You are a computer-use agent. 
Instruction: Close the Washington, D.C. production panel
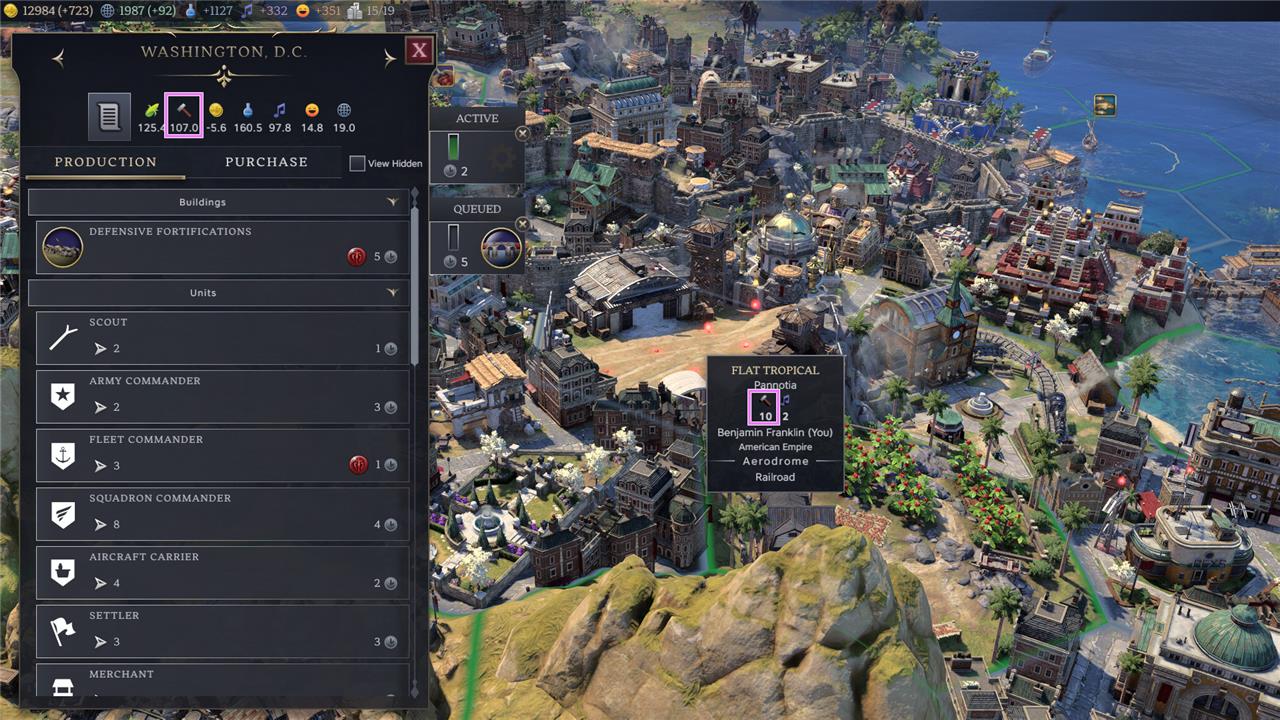pyautogui.click(x=419, y=51)
